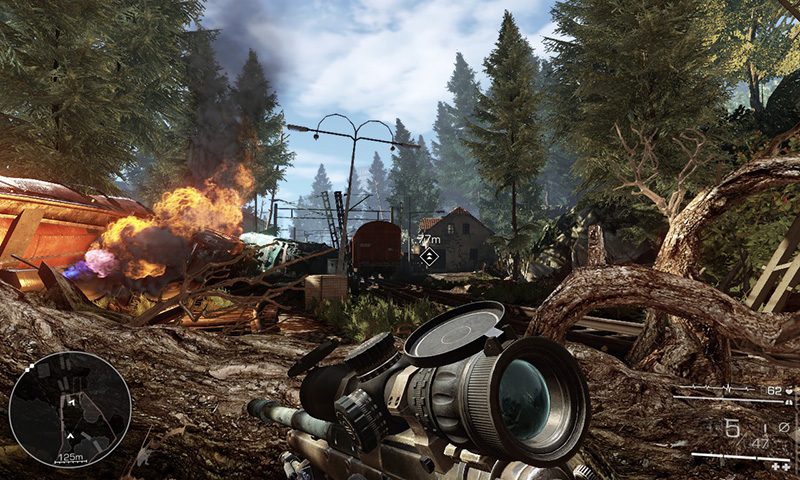This screenshot has height=480, width=800.
Task: Select the 77m objective waypoint marker
Action: [x=429, y=257]
